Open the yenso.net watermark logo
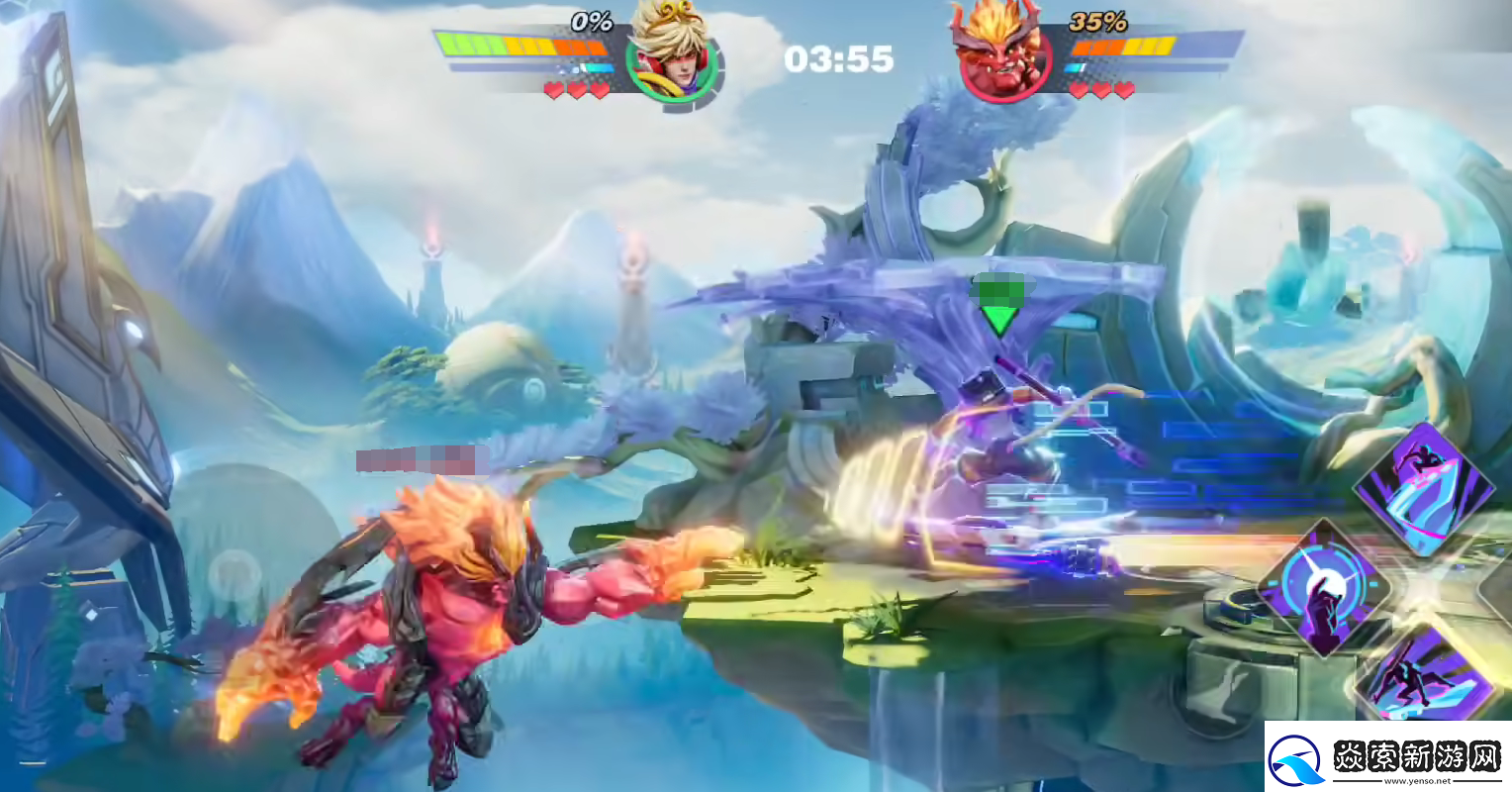Image resolution: width=1512 pixels, height=792 pixels. tap(1387, 757)
